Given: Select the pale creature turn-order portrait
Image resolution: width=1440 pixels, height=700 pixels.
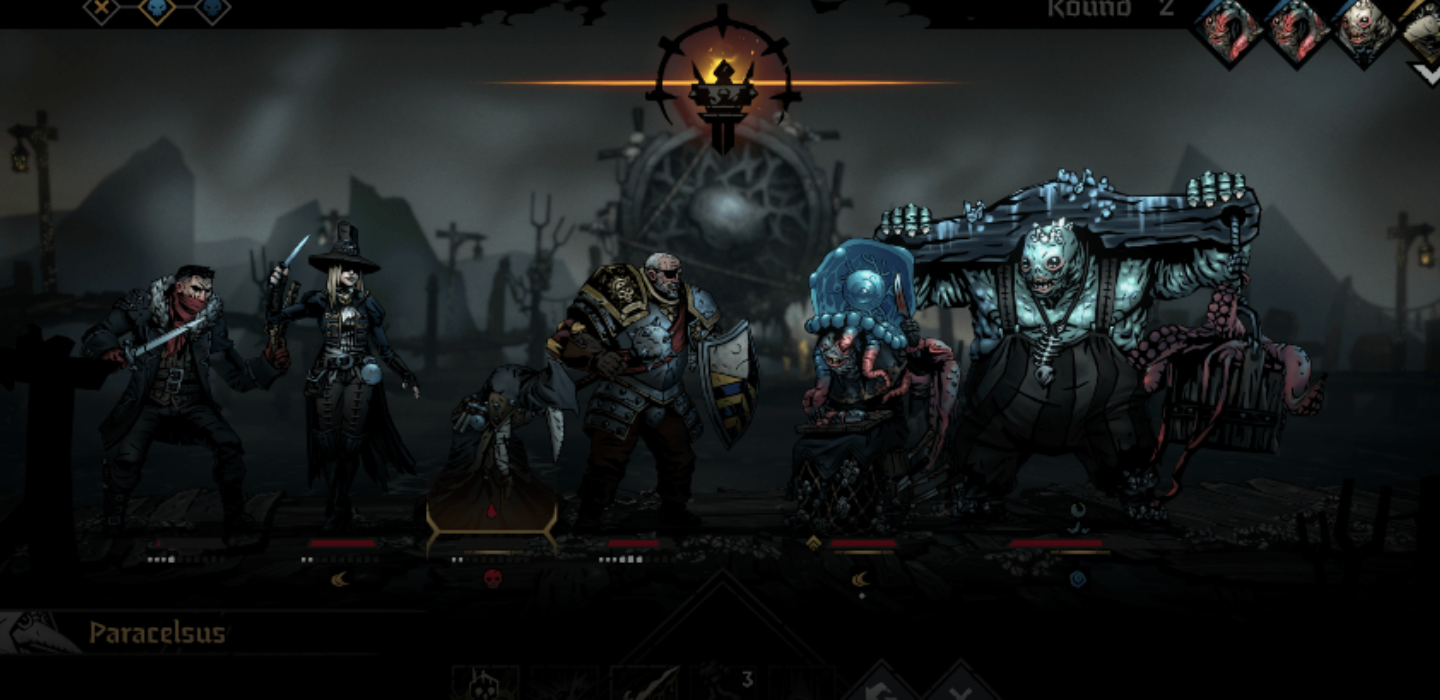Looking at the screenshot, I should (1362, 30).
